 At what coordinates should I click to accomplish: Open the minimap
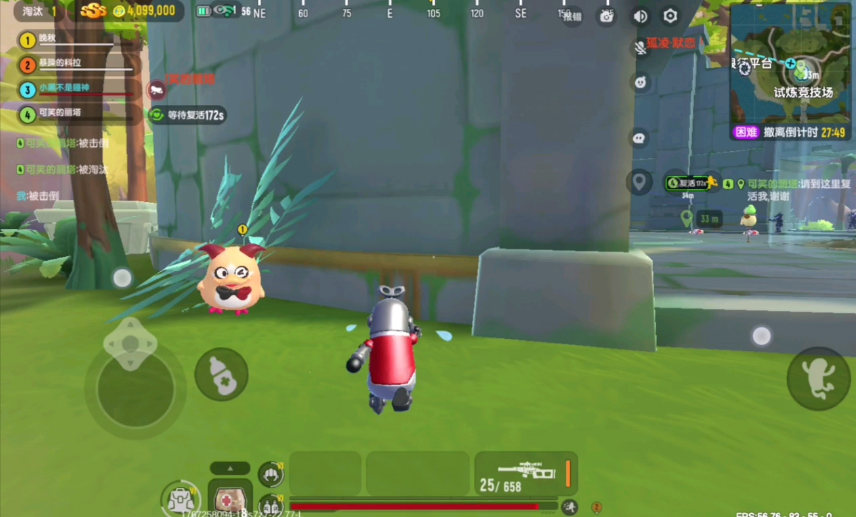point(791,70)
